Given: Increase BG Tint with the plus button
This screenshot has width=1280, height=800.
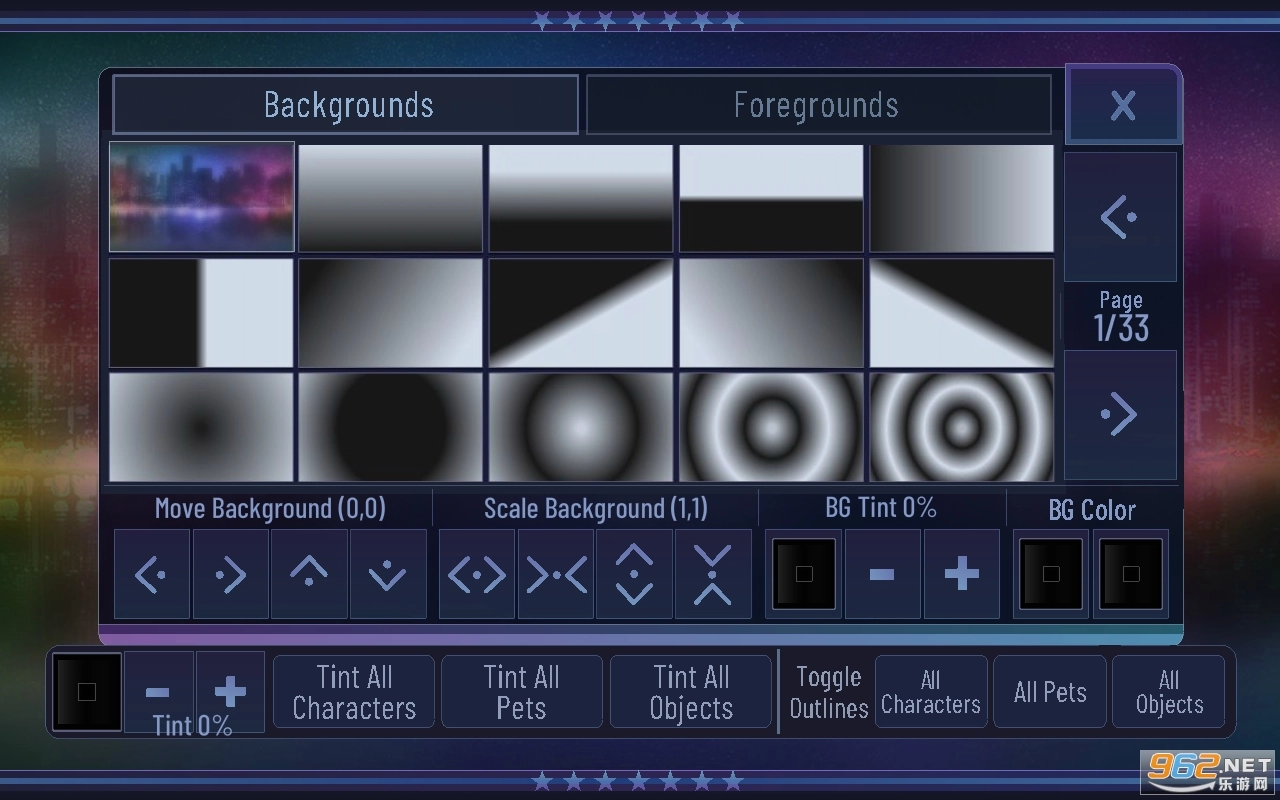Looking at the screenshot, I should pos(961,574).
